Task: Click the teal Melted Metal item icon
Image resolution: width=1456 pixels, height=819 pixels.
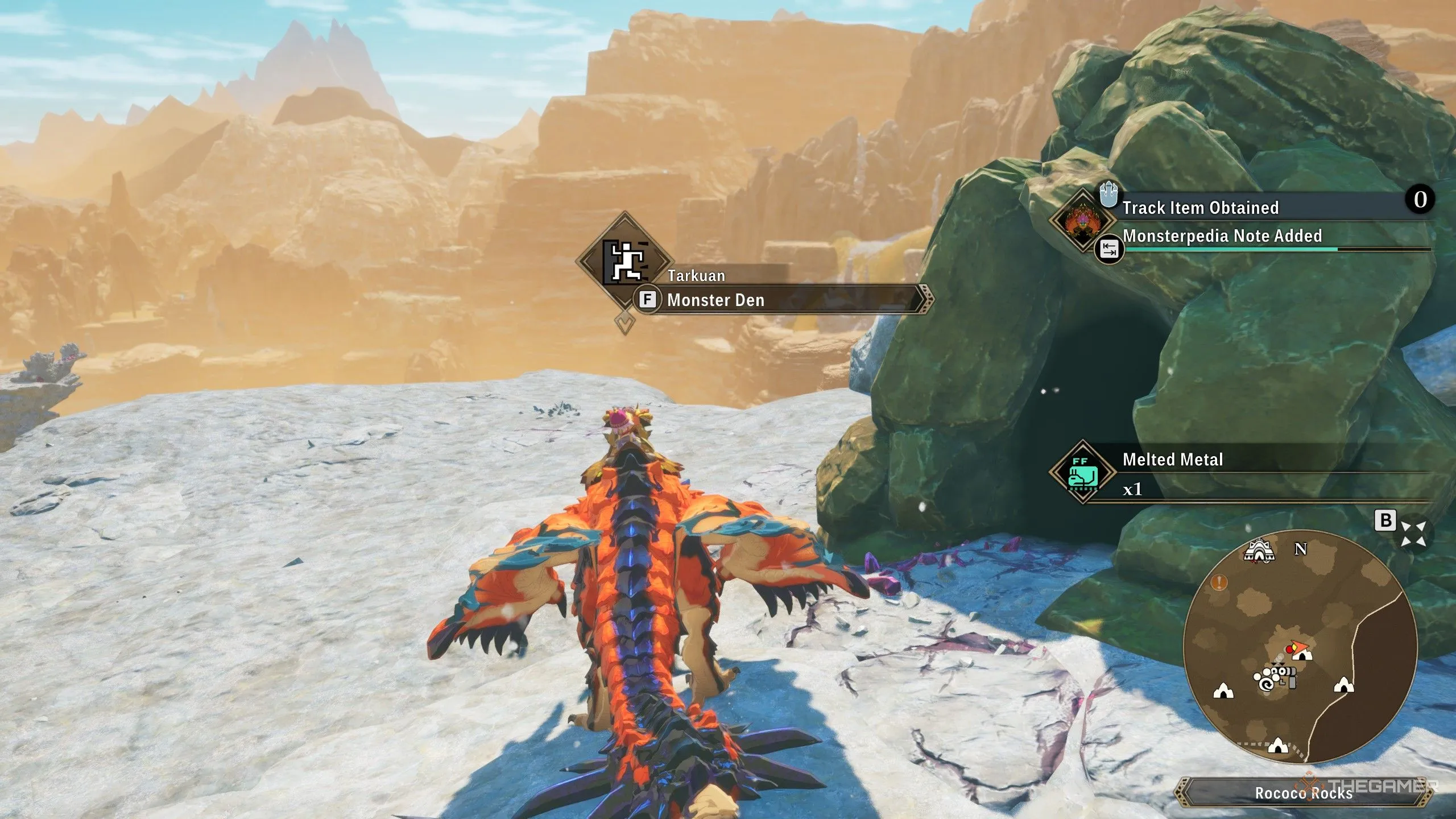Action: point(1082,472)
